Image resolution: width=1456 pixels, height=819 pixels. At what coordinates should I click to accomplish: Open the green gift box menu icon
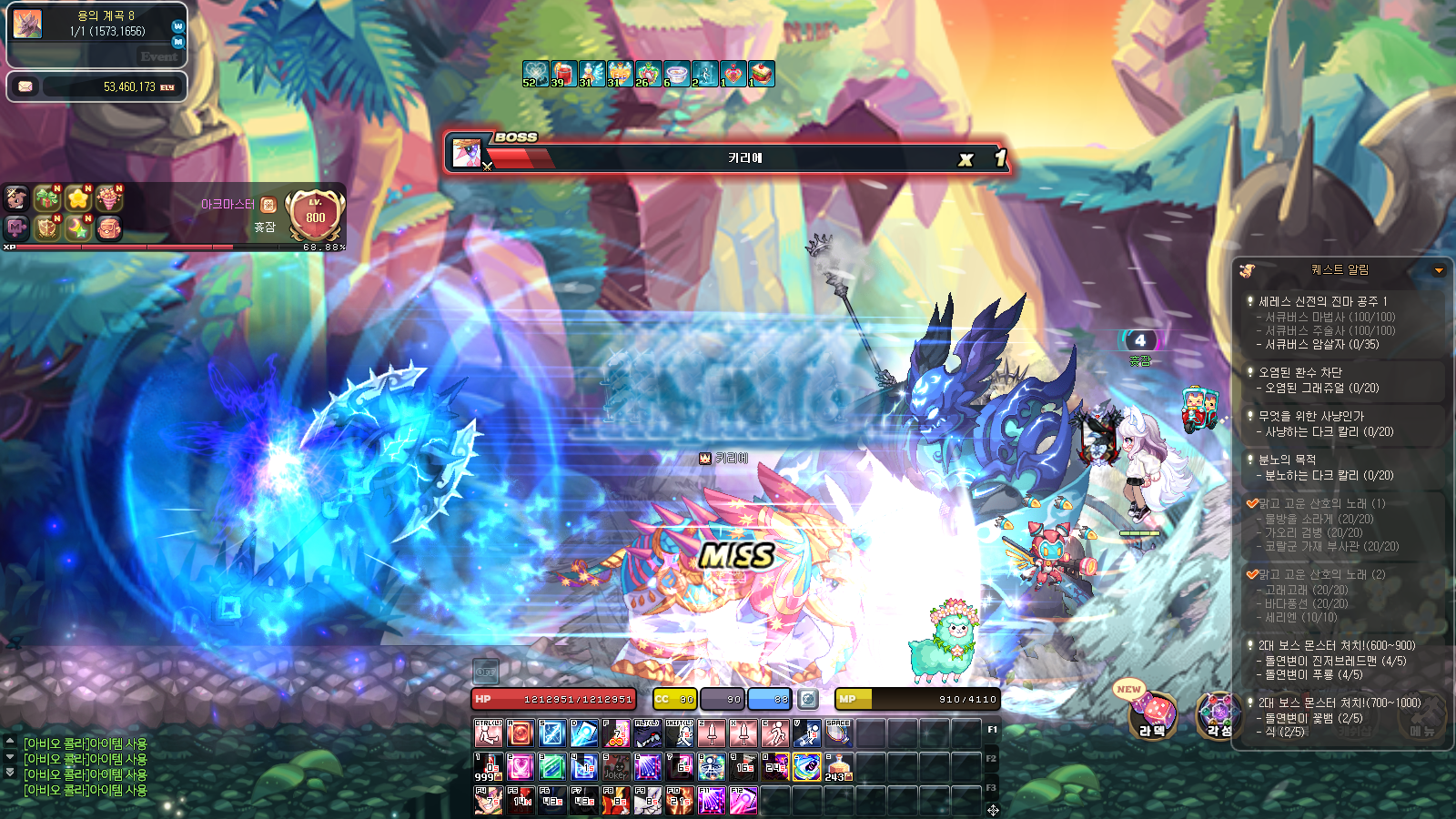[46, 197]
